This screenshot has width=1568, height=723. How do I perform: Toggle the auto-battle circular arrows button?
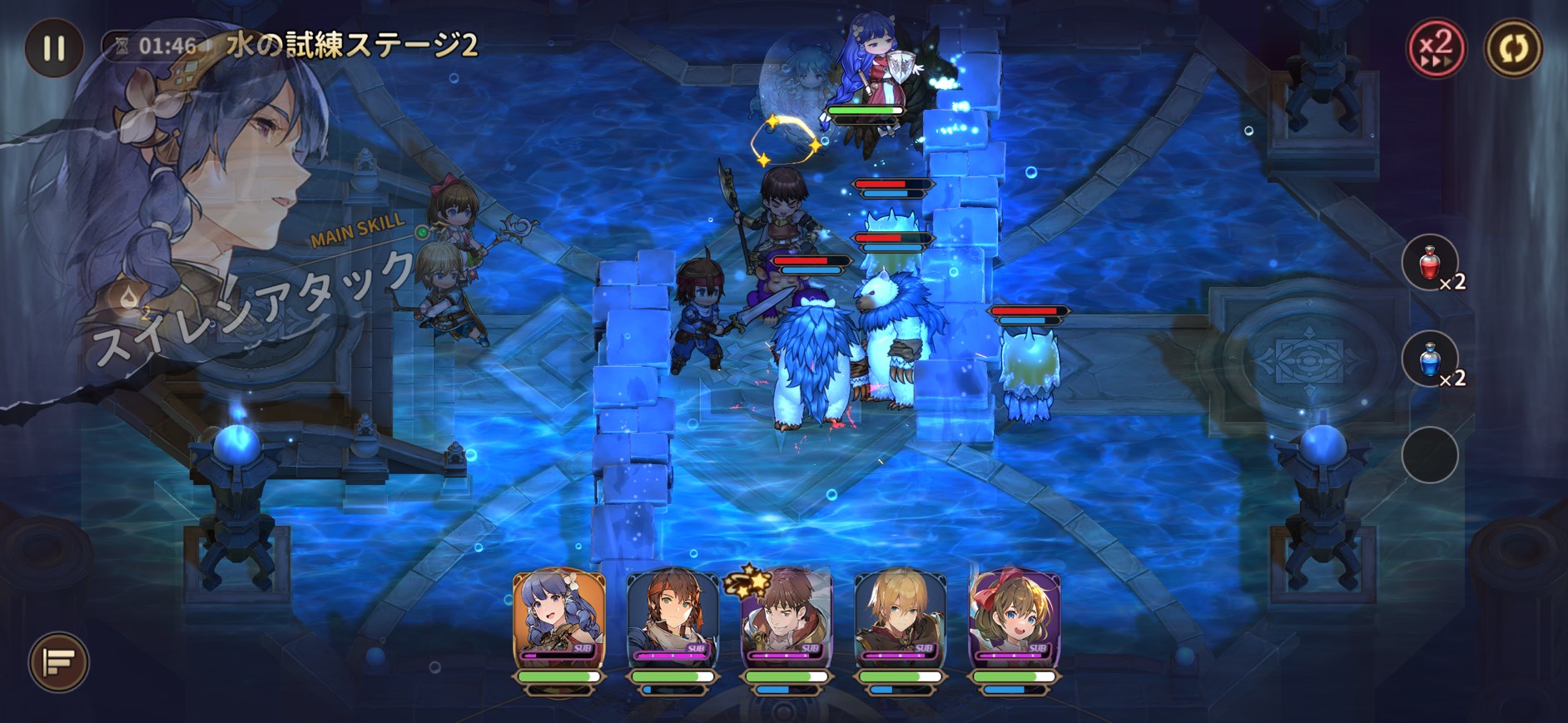click(1513, 47)
